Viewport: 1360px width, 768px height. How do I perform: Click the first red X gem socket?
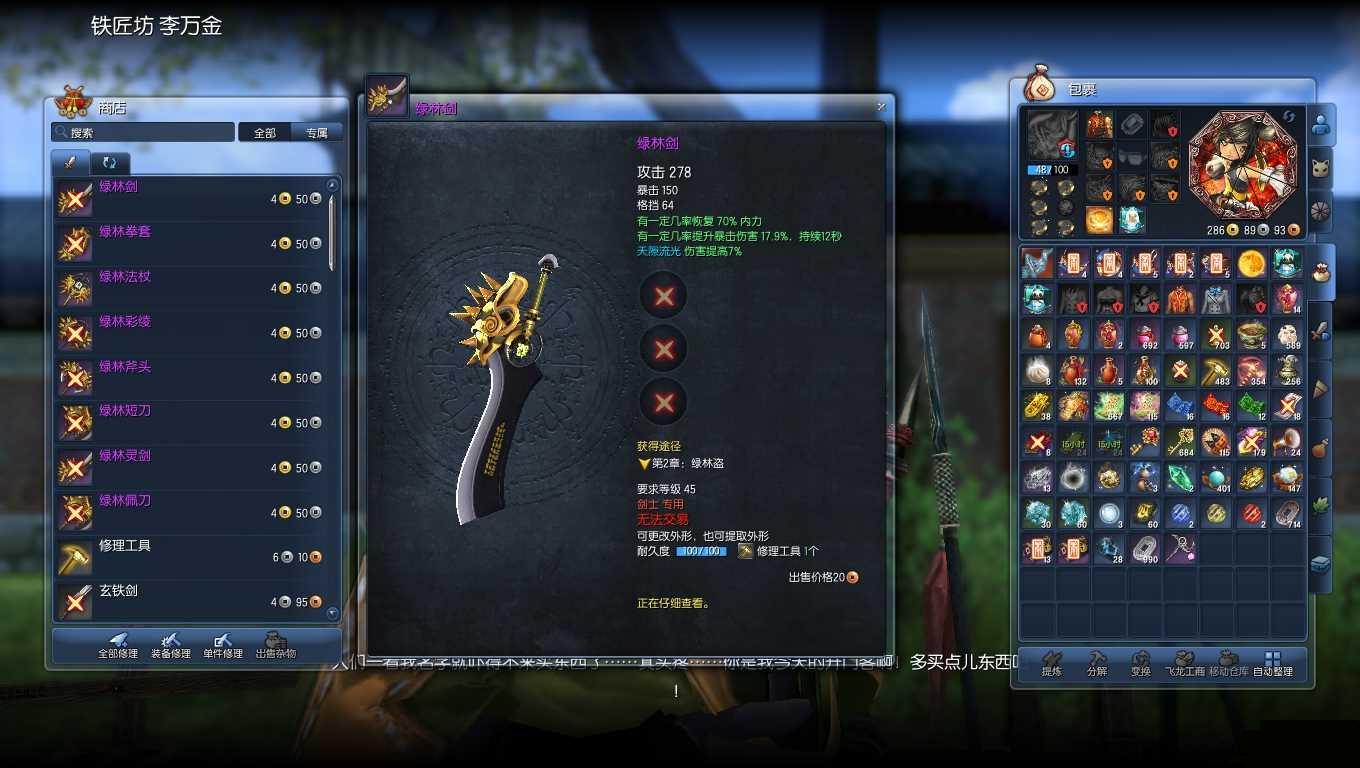[x=662, y=297]
